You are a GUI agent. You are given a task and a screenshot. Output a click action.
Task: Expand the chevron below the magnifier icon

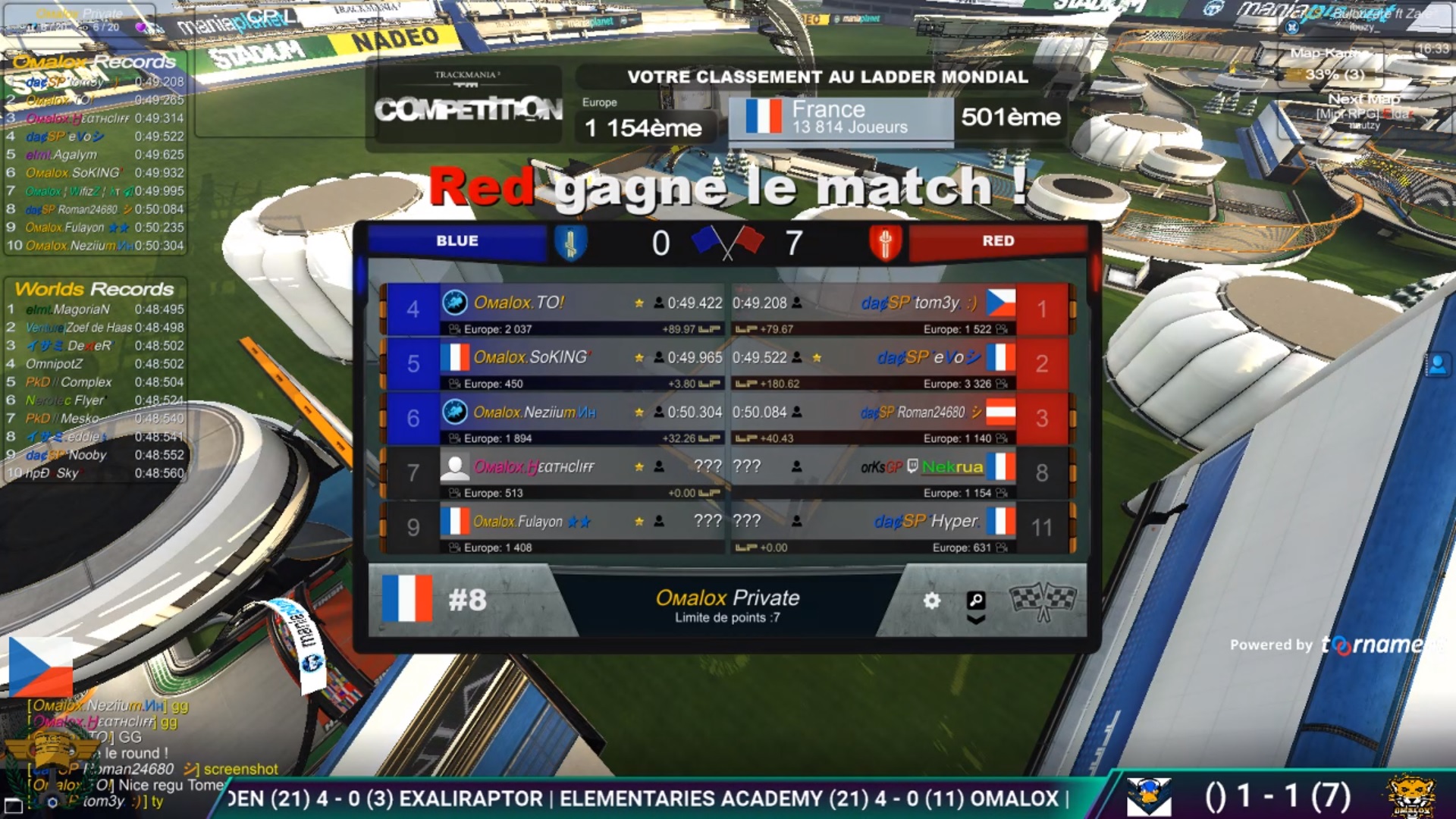coord(976,620)
